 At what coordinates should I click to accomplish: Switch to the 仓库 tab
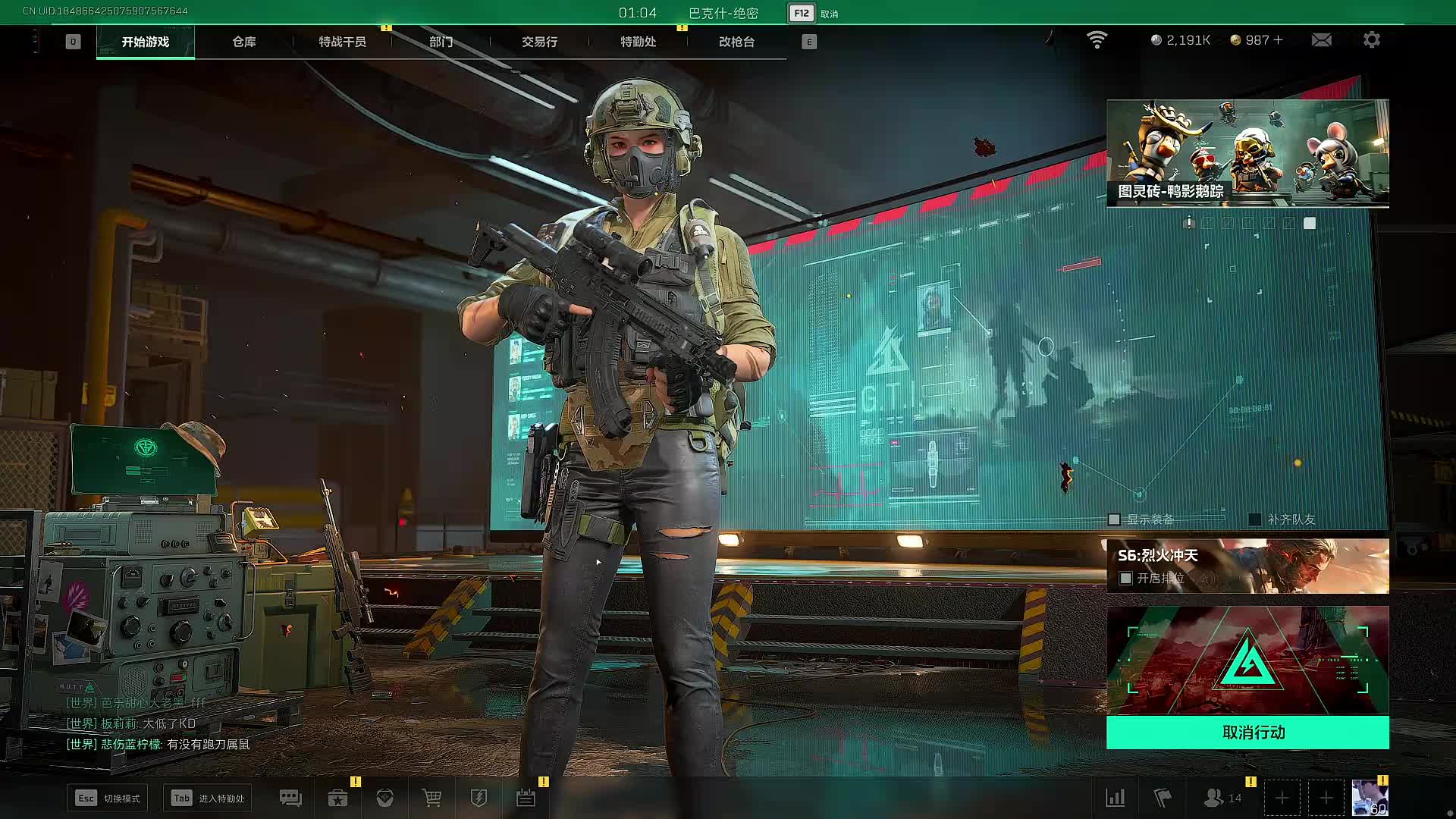[243, 42]
